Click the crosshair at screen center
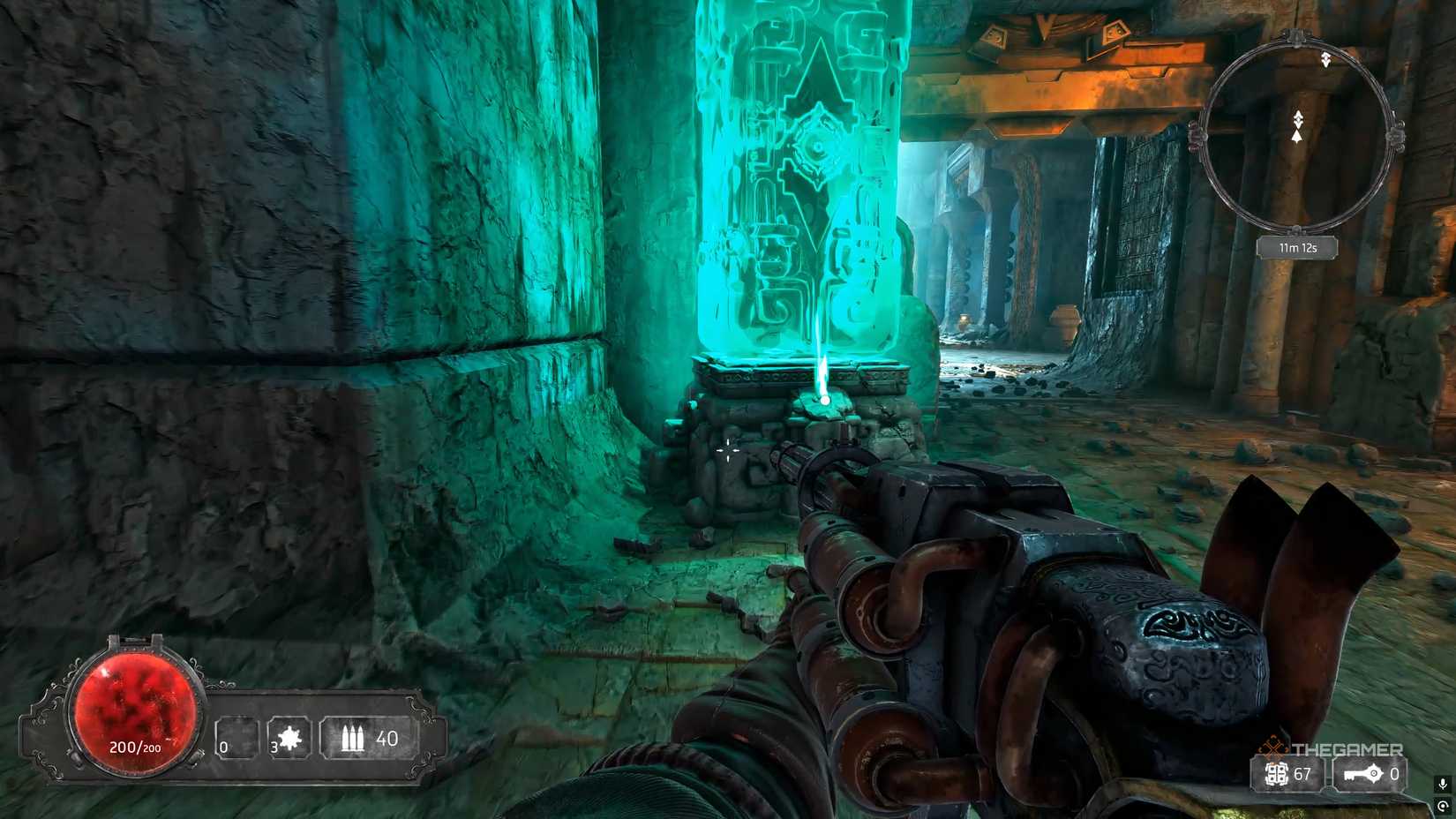Viewport: 1456px width, 819px height. [x=726, y=450]
